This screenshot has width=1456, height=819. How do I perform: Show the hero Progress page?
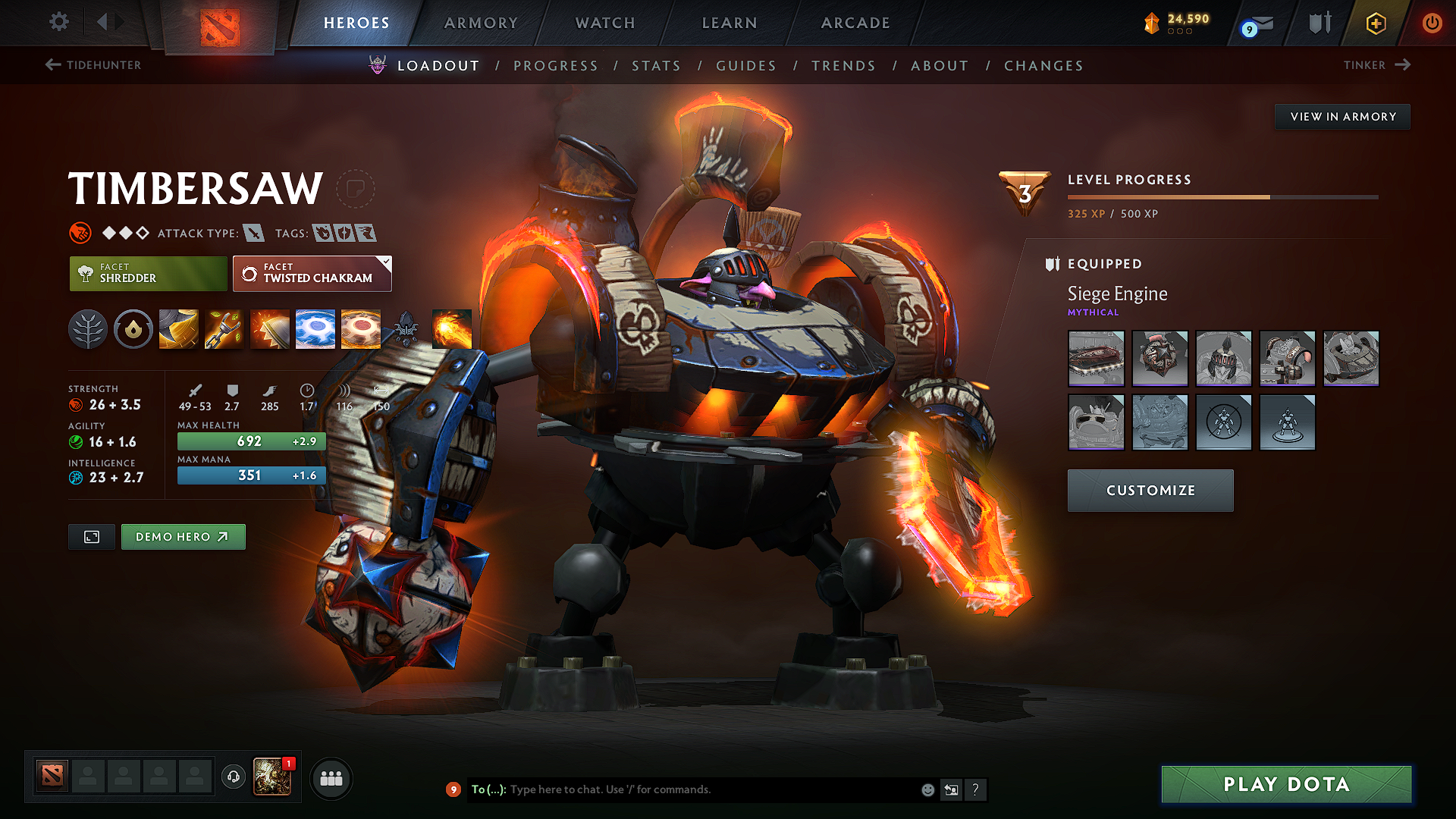(556, 66)
